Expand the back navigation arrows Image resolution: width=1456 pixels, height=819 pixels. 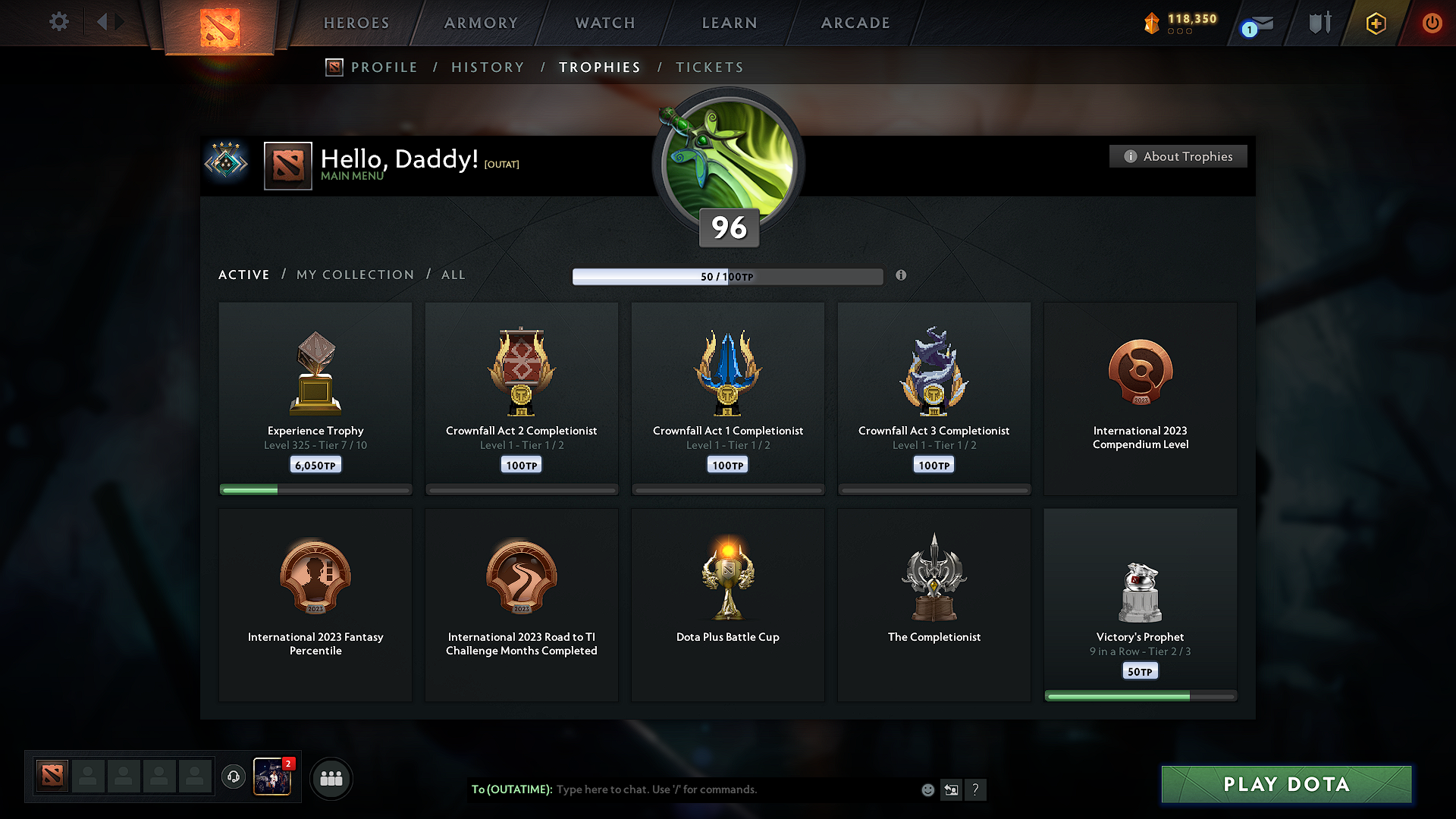click(110, 21)
